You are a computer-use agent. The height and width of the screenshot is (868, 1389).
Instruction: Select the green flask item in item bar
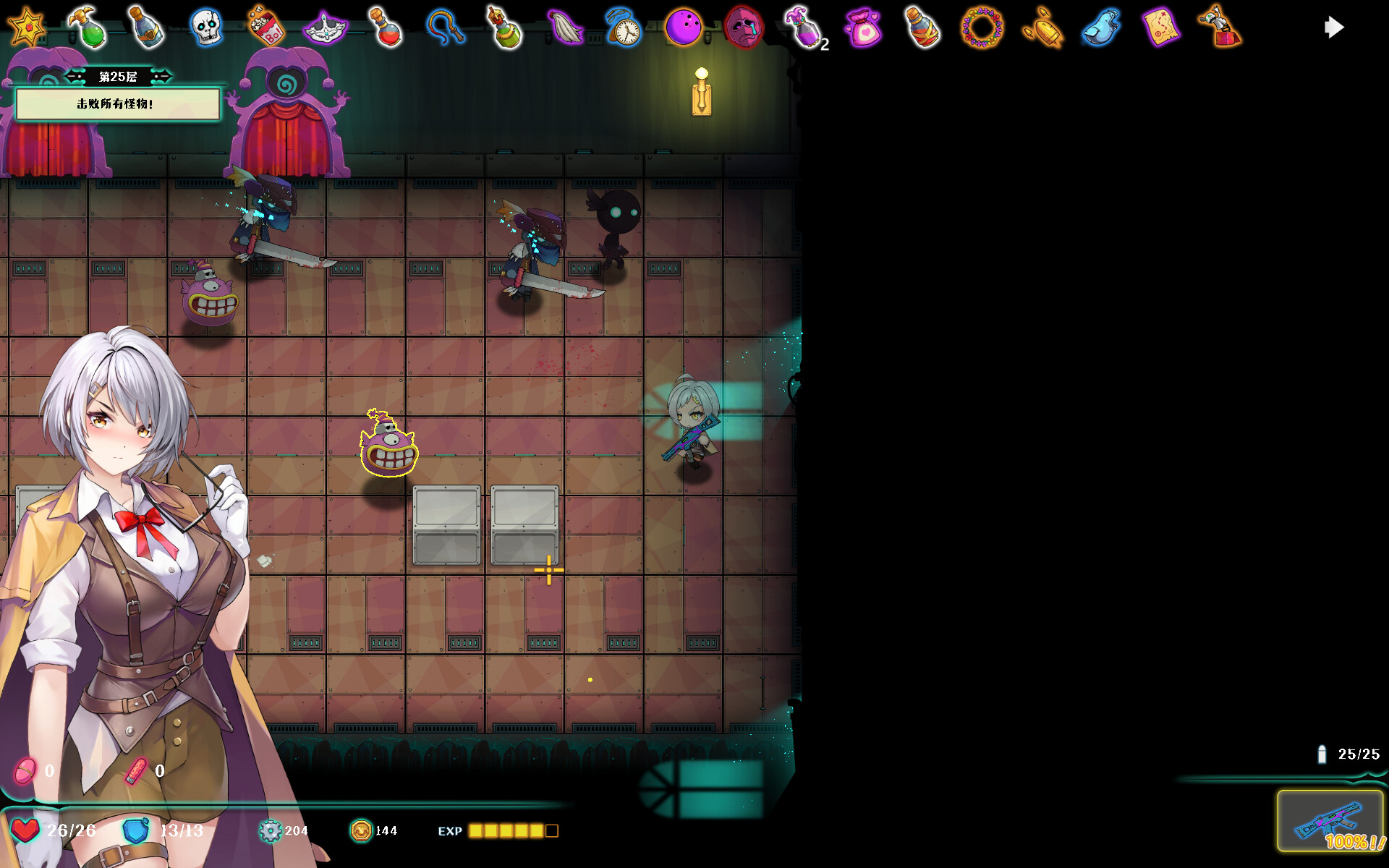[87, 27]
